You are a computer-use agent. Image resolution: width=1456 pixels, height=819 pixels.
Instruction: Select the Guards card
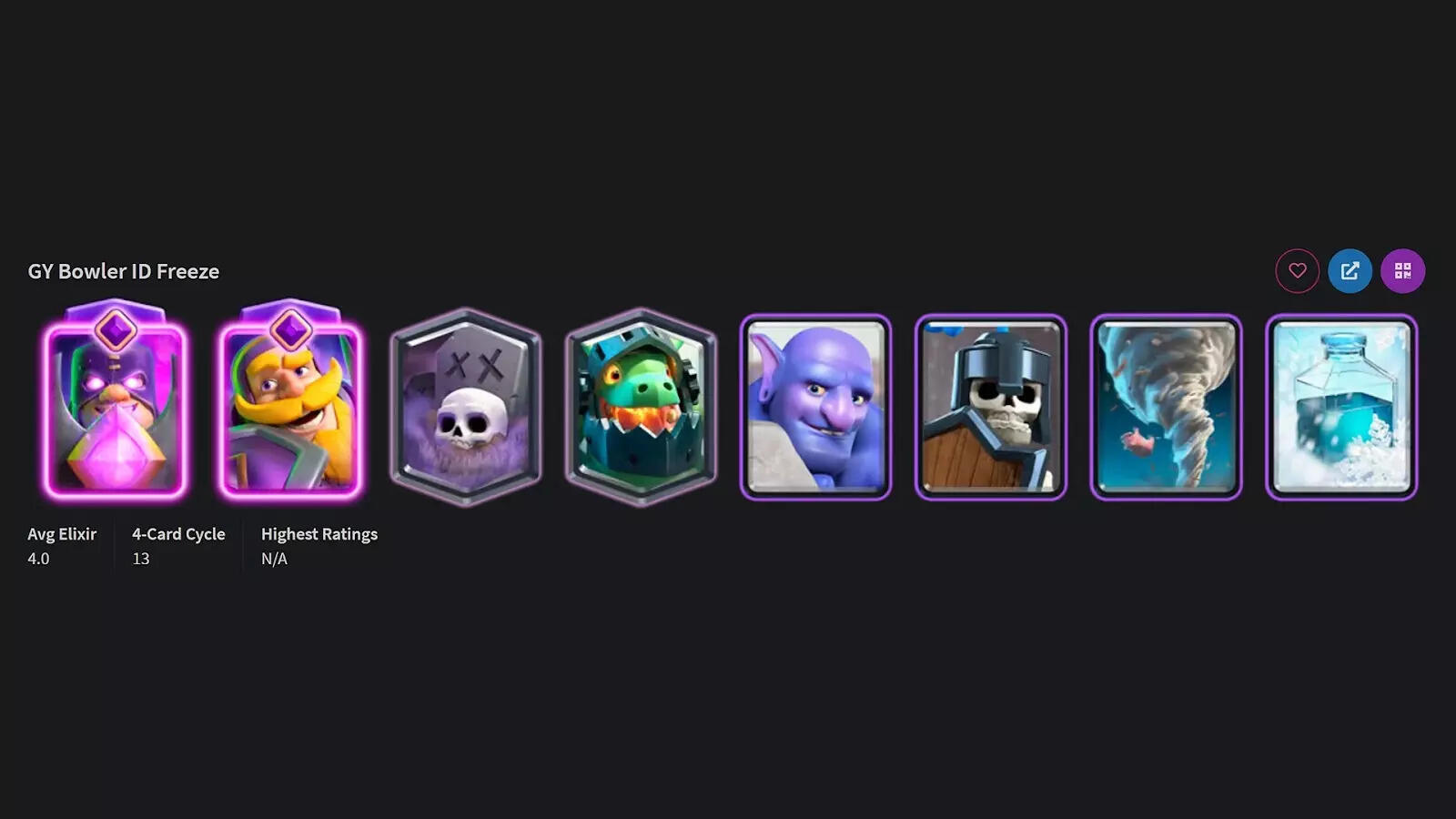[989, 407]
